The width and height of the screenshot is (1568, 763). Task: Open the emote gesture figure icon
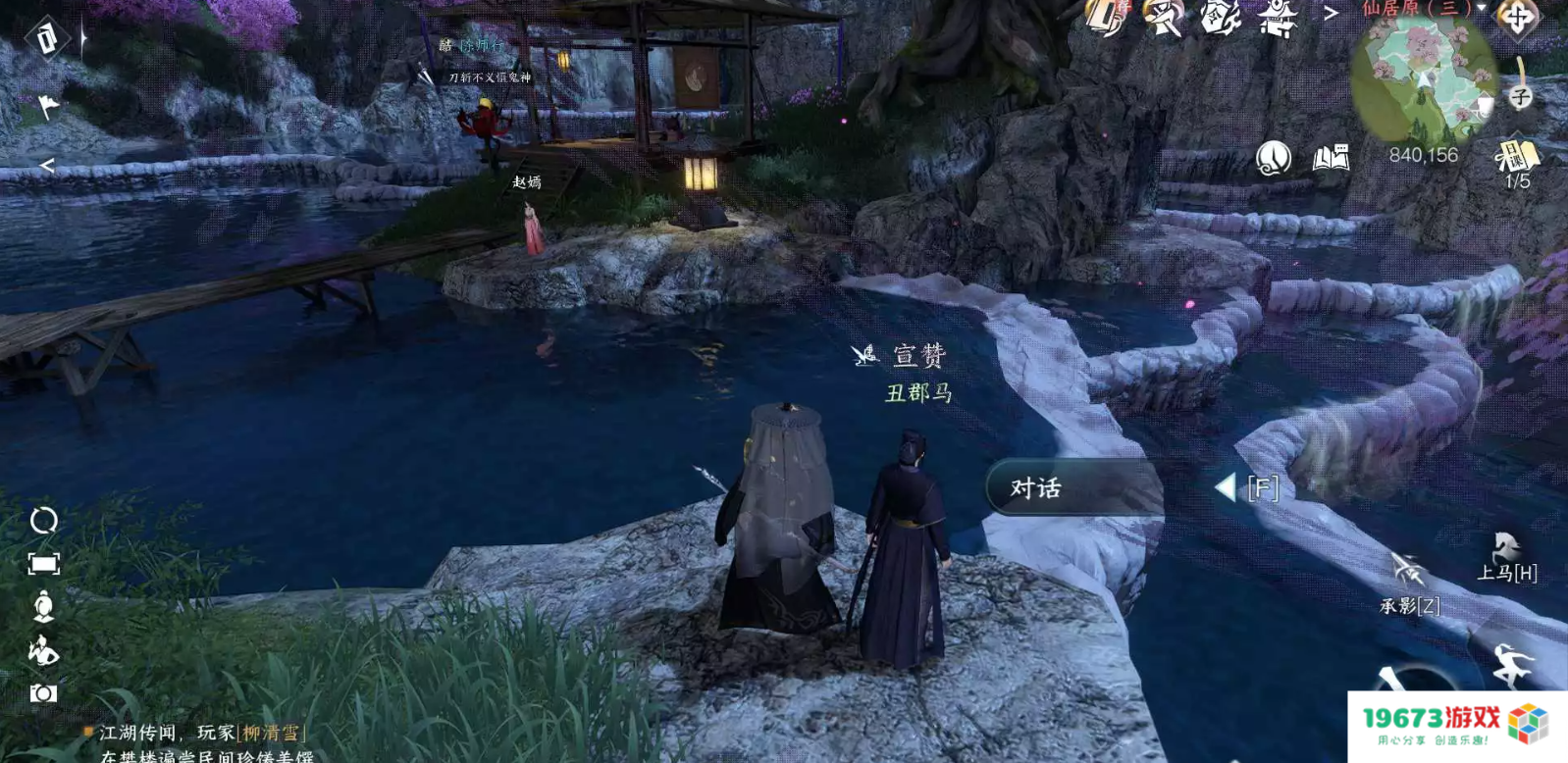(x=44, y=649)
